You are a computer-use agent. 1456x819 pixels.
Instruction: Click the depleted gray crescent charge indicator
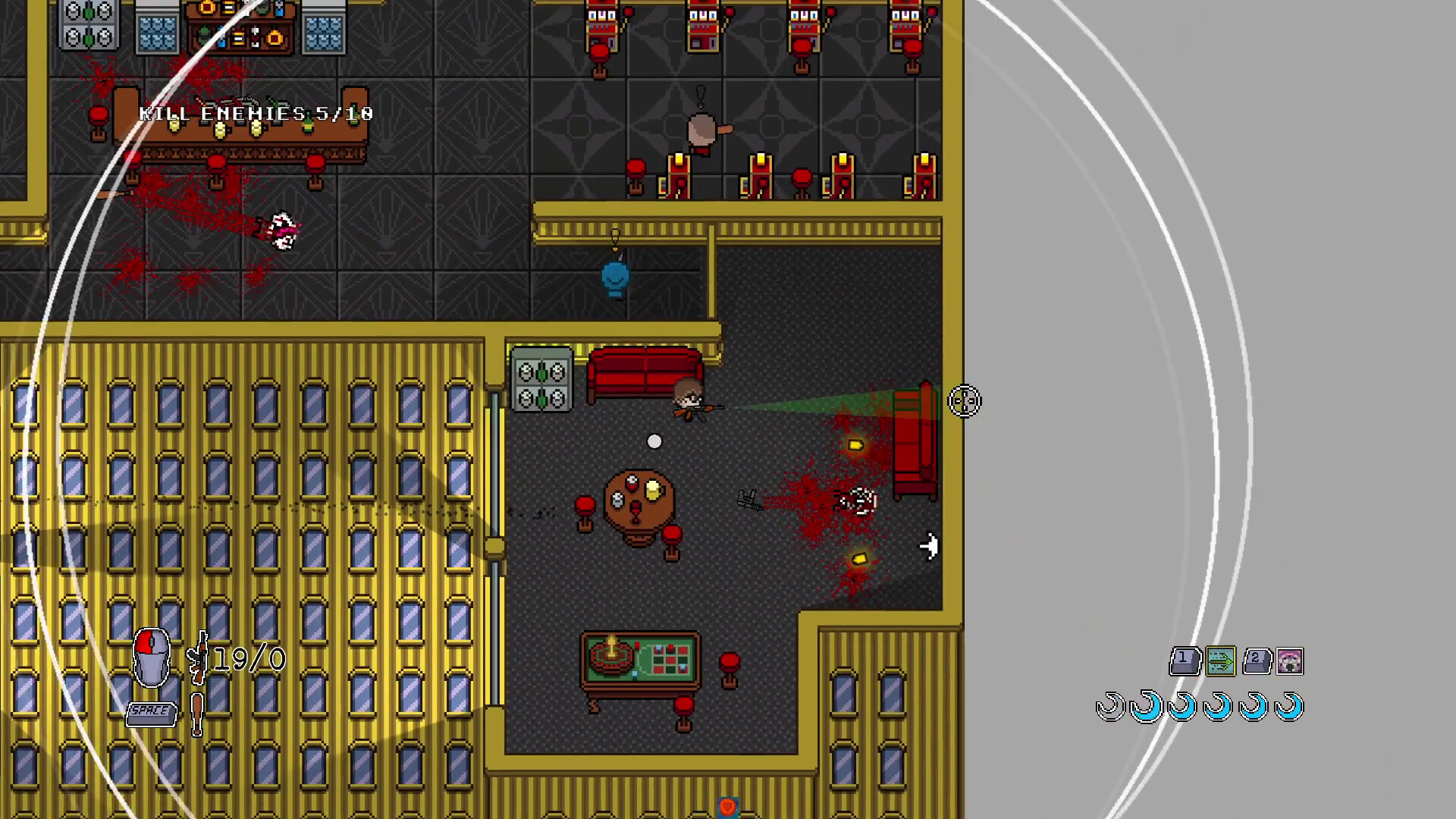[1109, 708]
